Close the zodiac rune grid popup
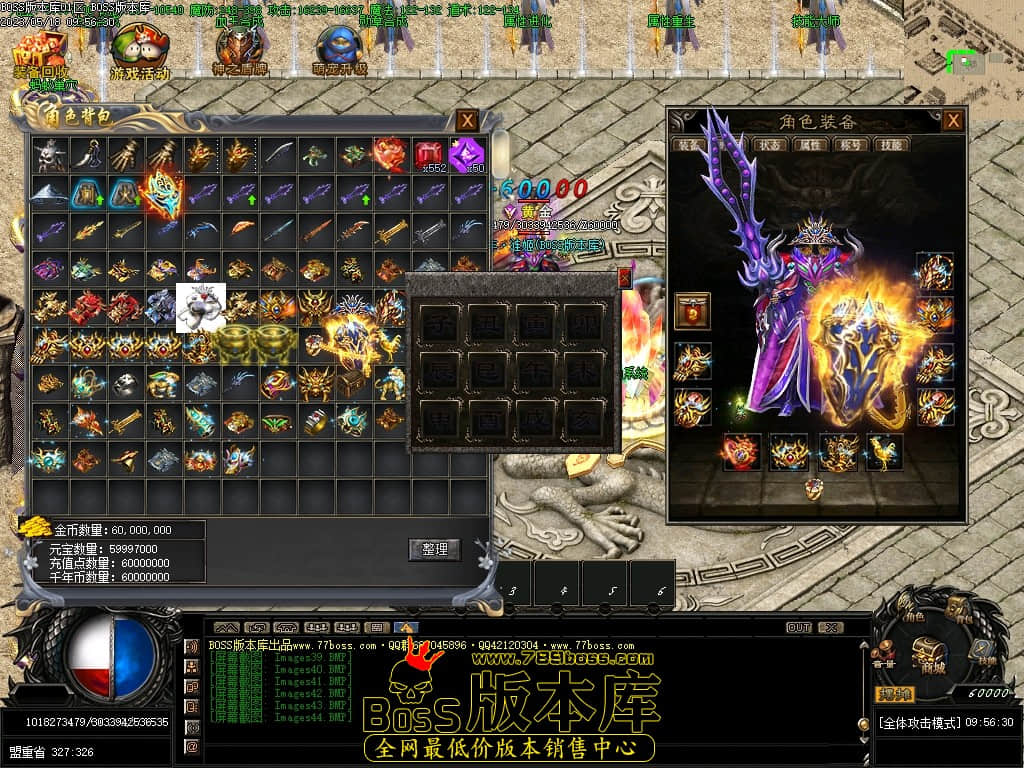 tap(625, 278)
